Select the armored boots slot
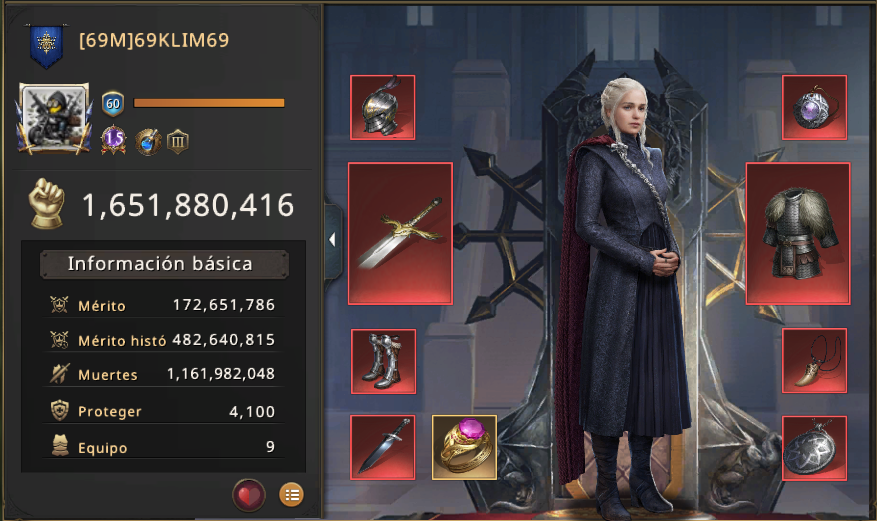Image resolution: width=877 pixels, height=521 pixels. click(x=383, y=360)
